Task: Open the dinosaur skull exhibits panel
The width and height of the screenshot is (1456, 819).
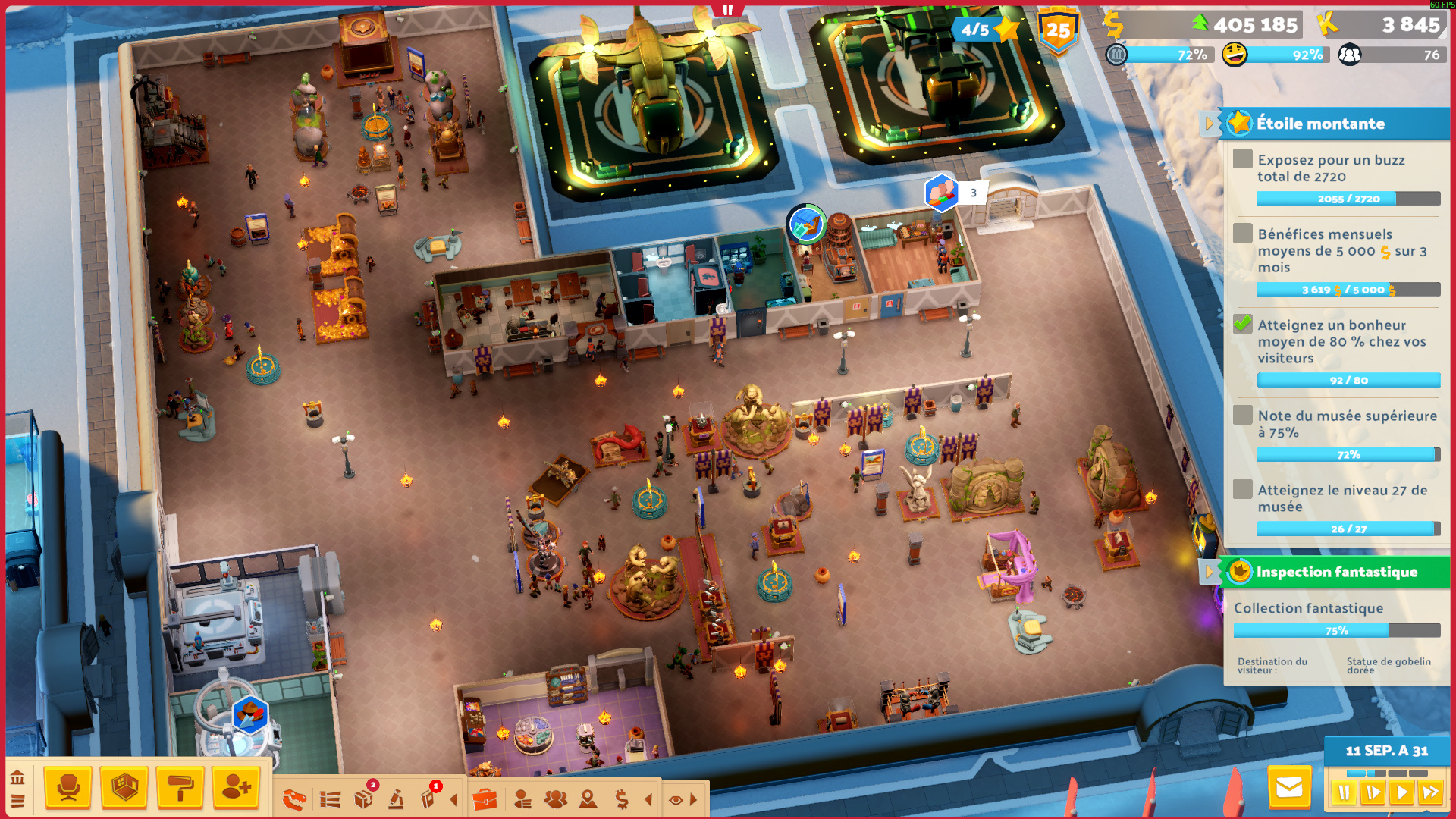Action: click(294, 799)
